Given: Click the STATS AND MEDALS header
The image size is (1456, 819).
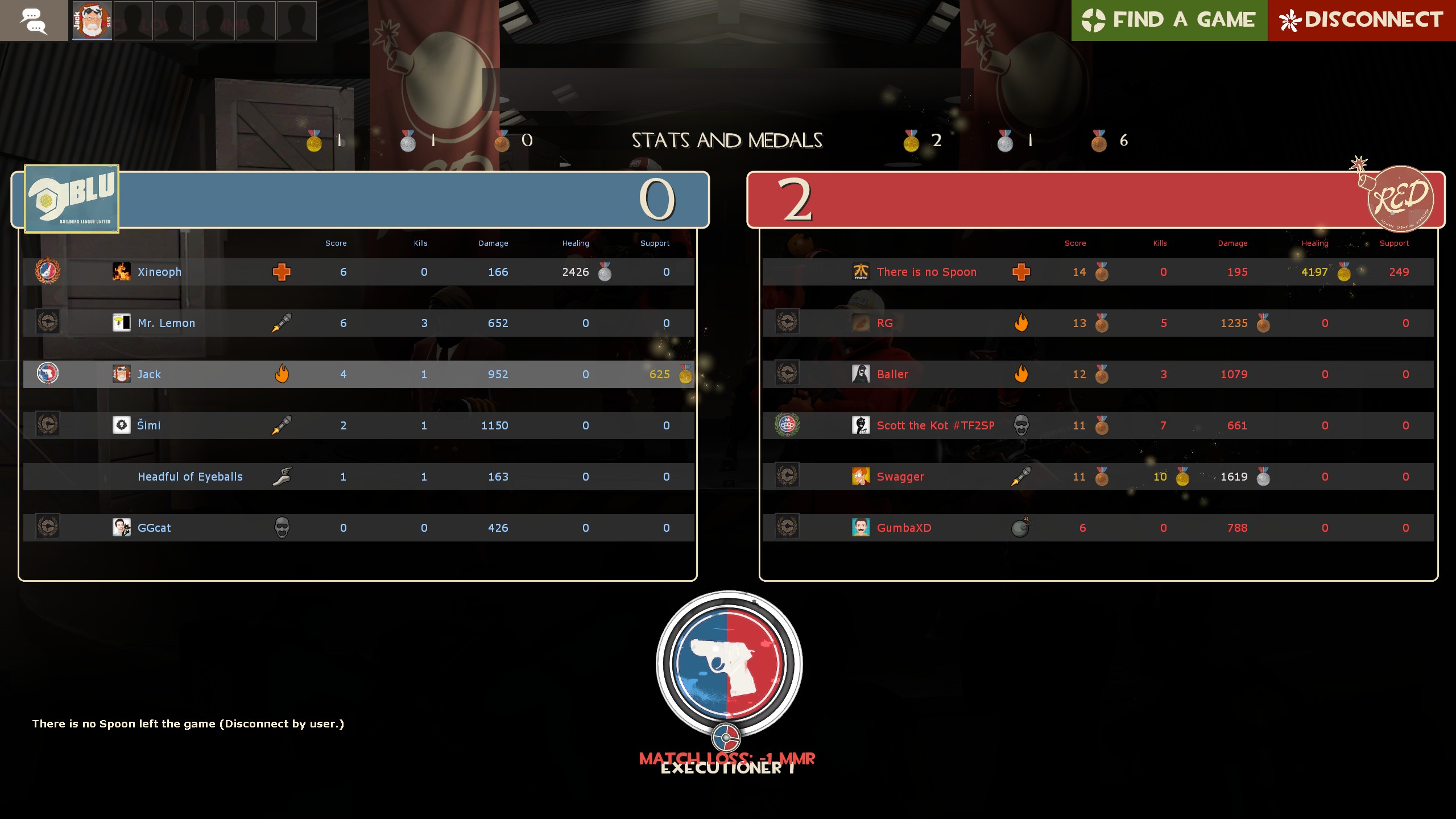Looking at the screenshot, I should [x=727, y=140].
